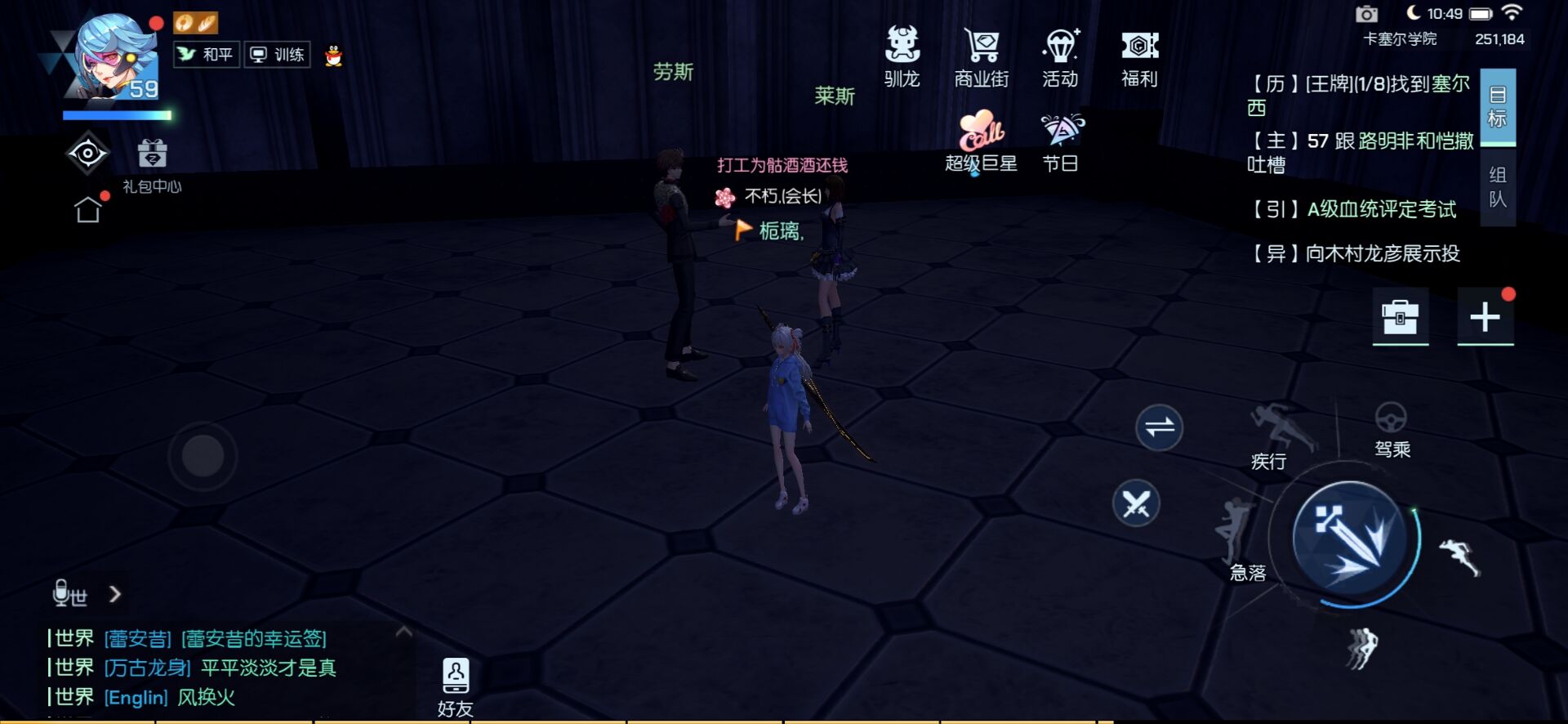
Task: Toggle weapon sheath with crossed swords icon
Action: coord(1138,503)
